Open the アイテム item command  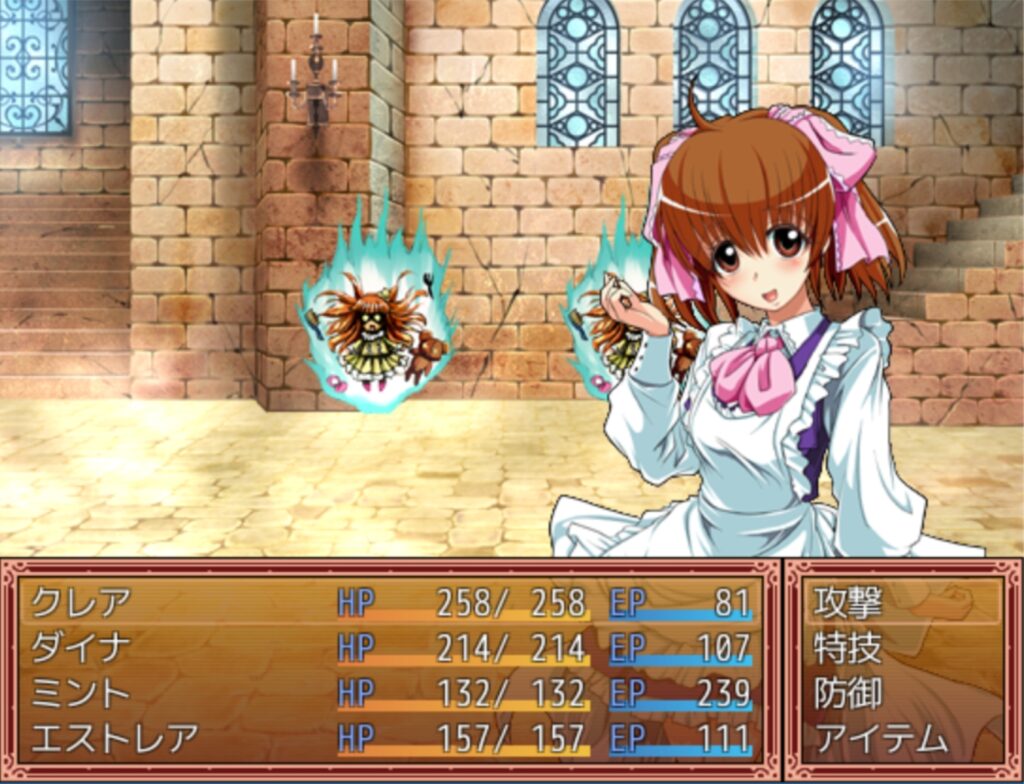click(x=880, y=738)
